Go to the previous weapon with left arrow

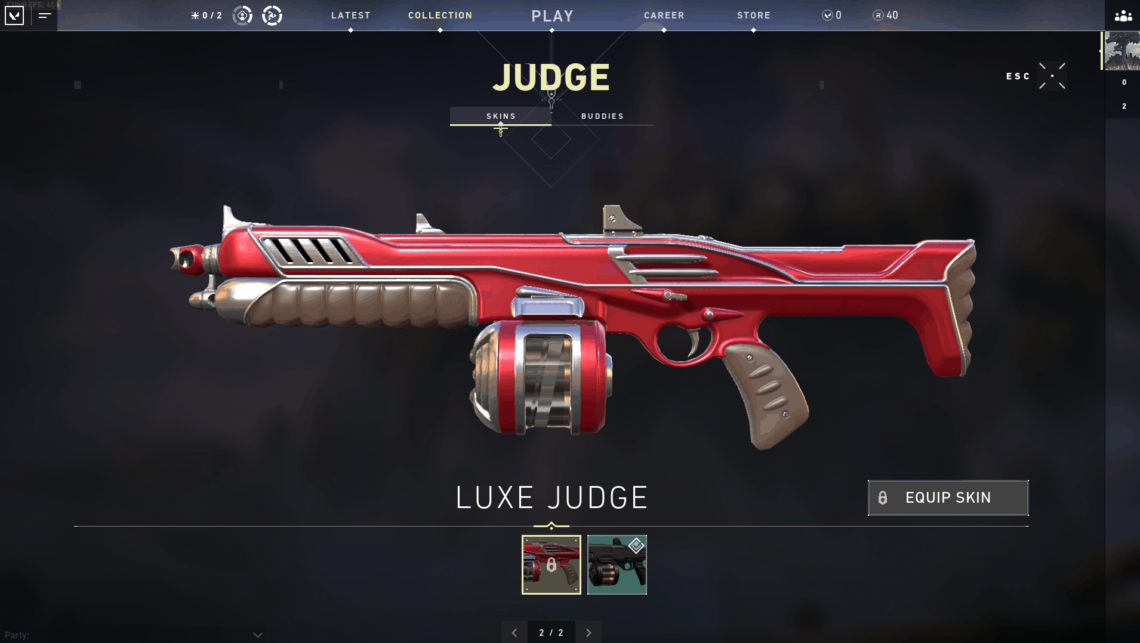coord(515,632)
